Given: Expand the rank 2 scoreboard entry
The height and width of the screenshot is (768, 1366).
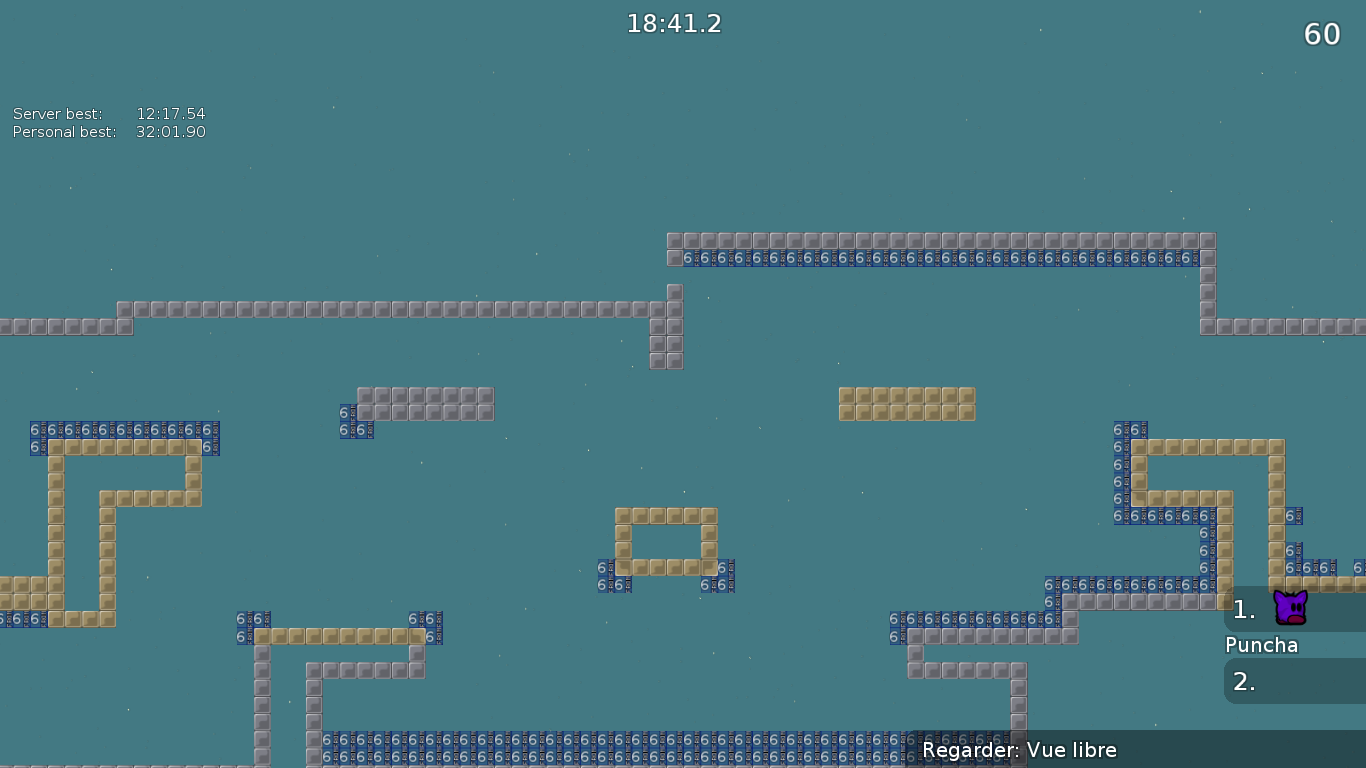Looking at the screenshot, I should [1243, 682].
